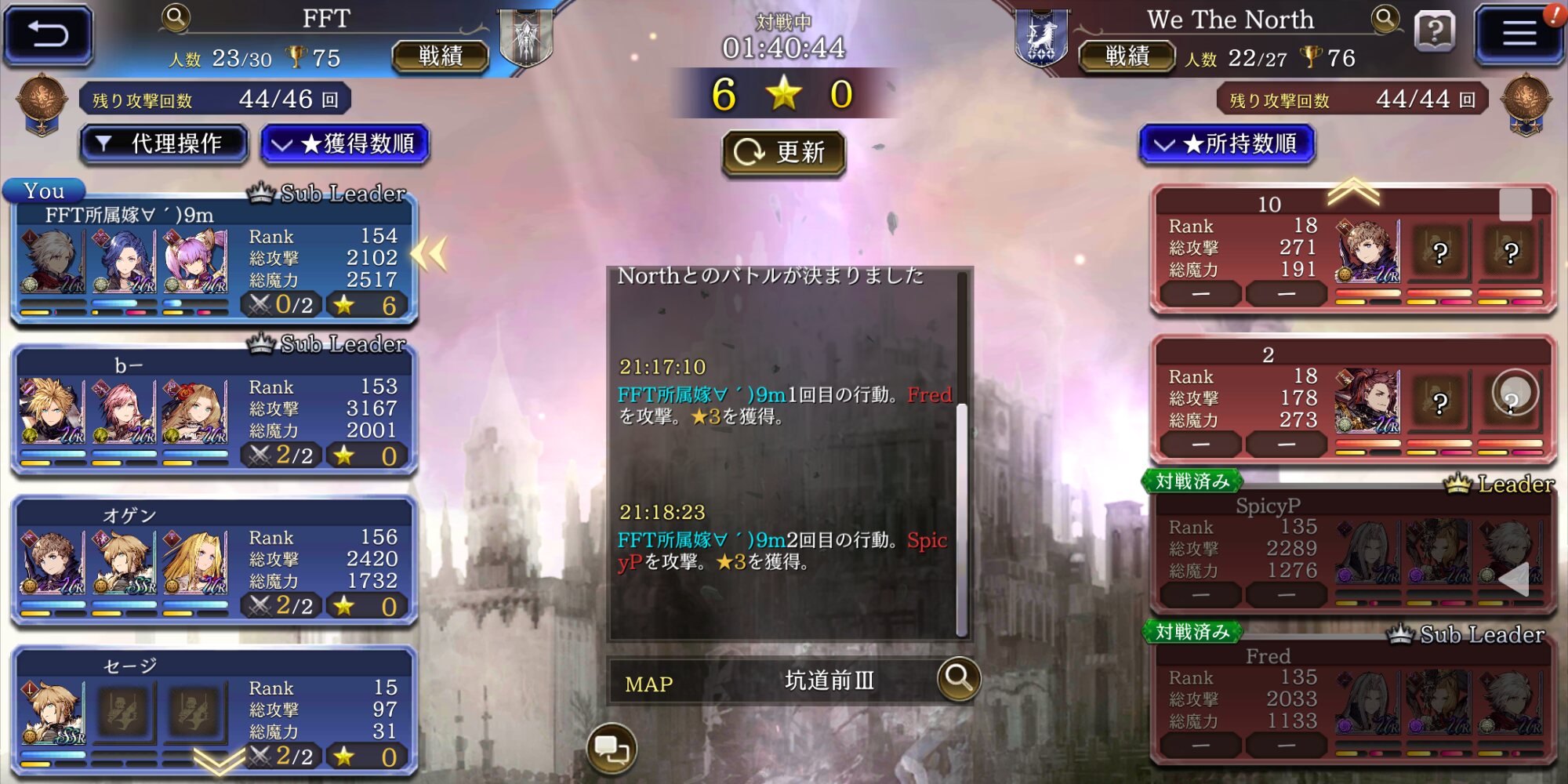Choose enemy player 10 to attack
The height and width of the screenshot is (784, 1568).
(1352, 251)
